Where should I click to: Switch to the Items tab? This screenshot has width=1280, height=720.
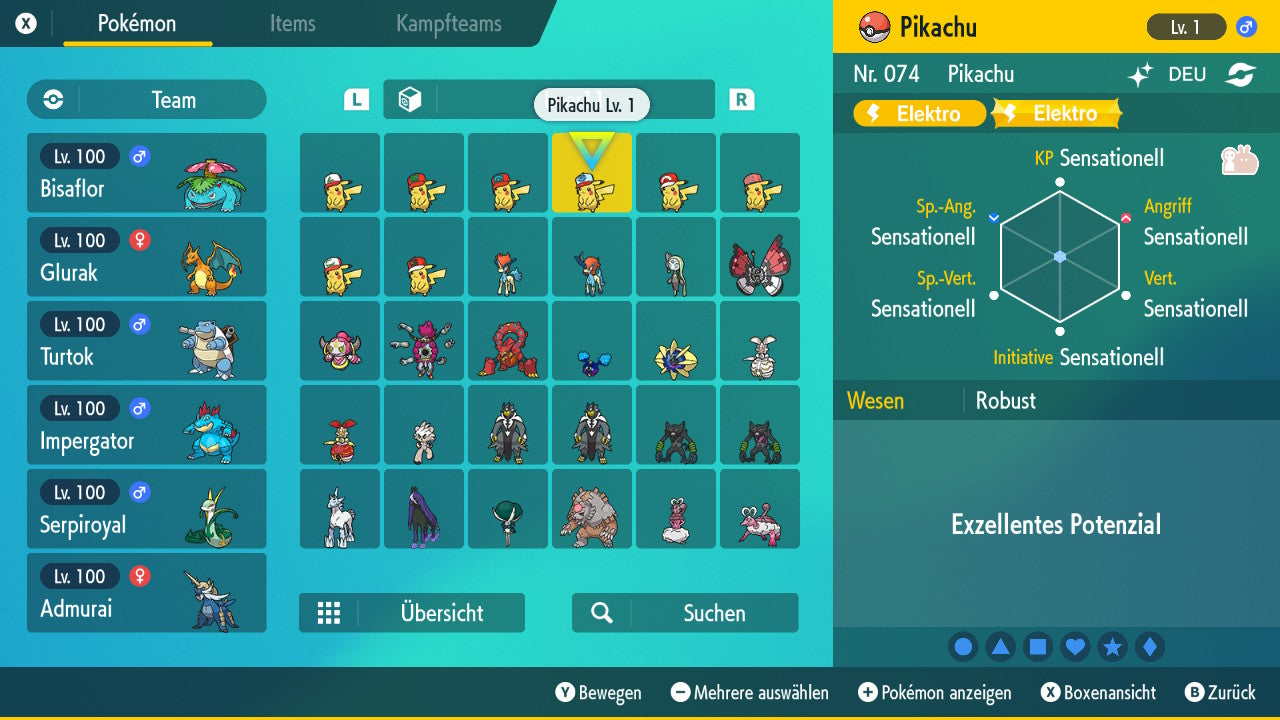pyautogui.click(x=292, y=24)
